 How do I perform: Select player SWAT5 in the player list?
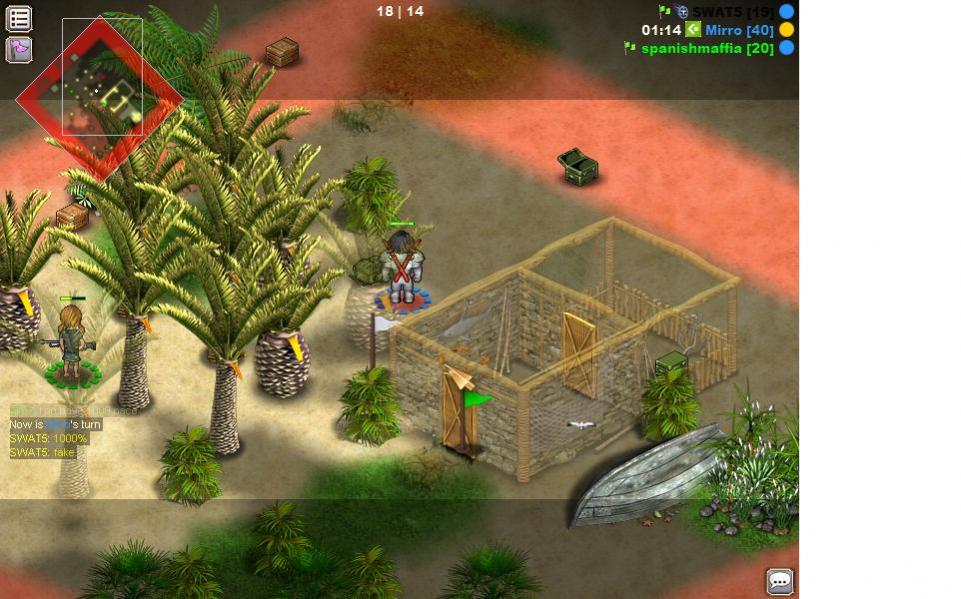(732, 12)
